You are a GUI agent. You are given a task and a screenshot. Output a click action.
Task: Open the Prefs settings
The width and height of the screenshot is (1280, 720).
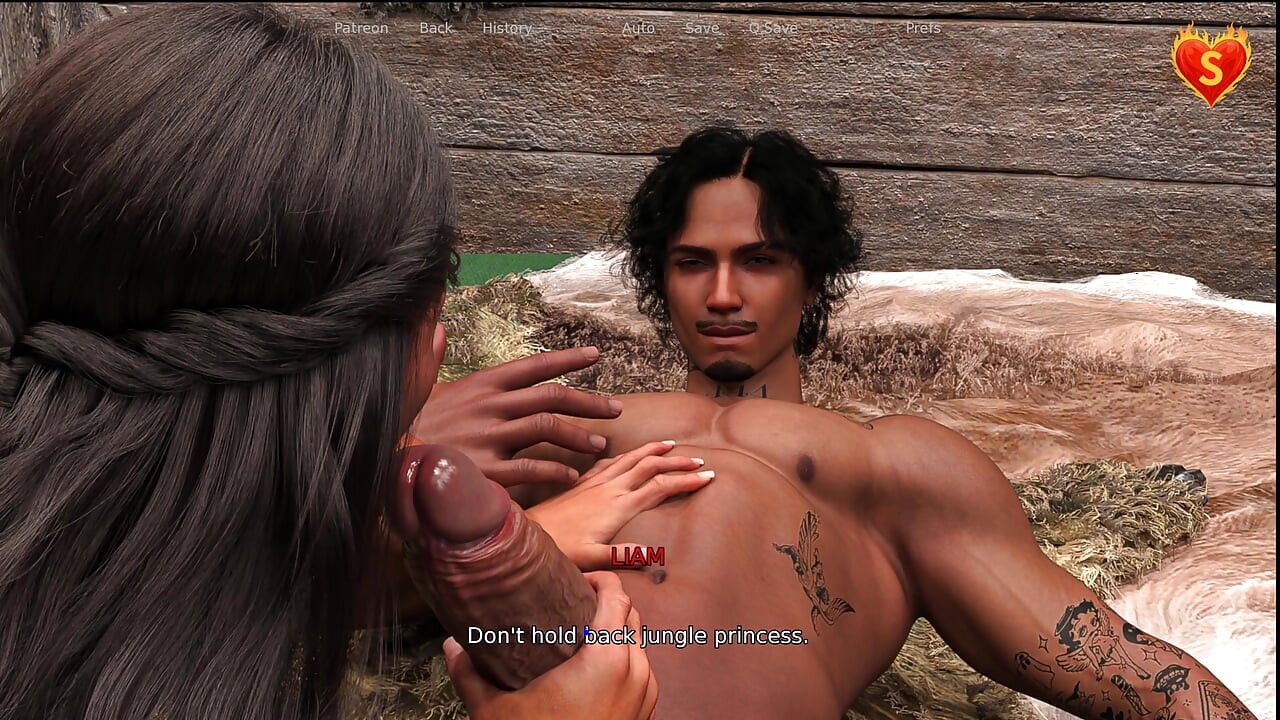coord(923,28)
